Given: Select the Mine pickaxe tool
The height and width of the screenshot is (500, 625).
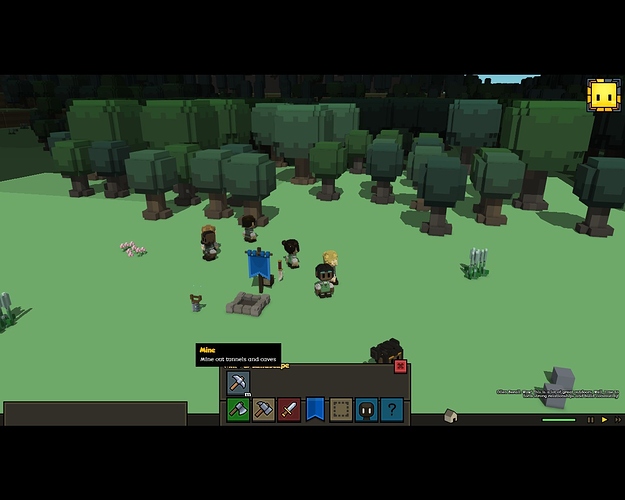Looking at the screenshot, I should tap(237, 383).
